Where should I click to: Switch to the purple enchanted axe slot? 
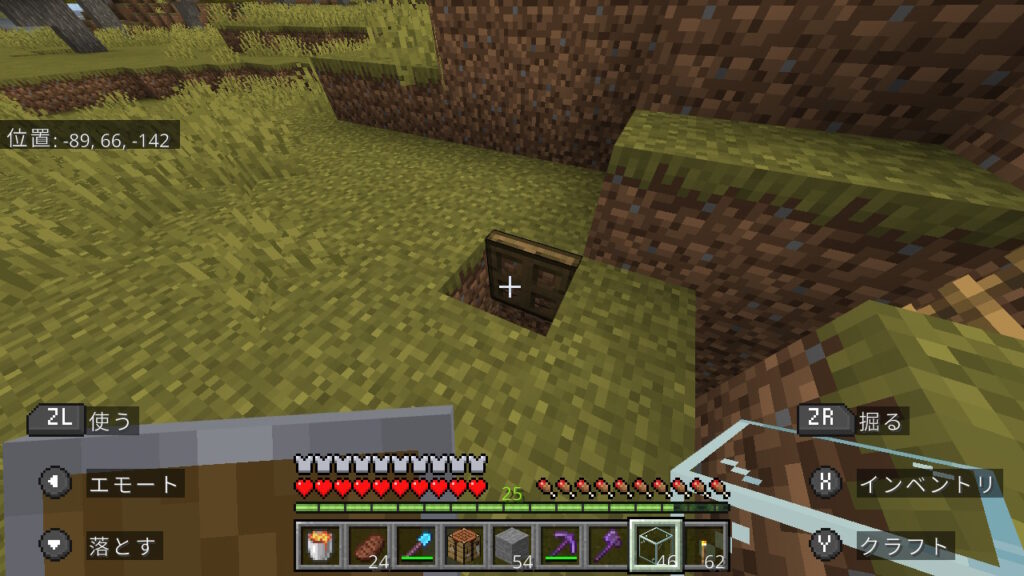click(608, 545)
